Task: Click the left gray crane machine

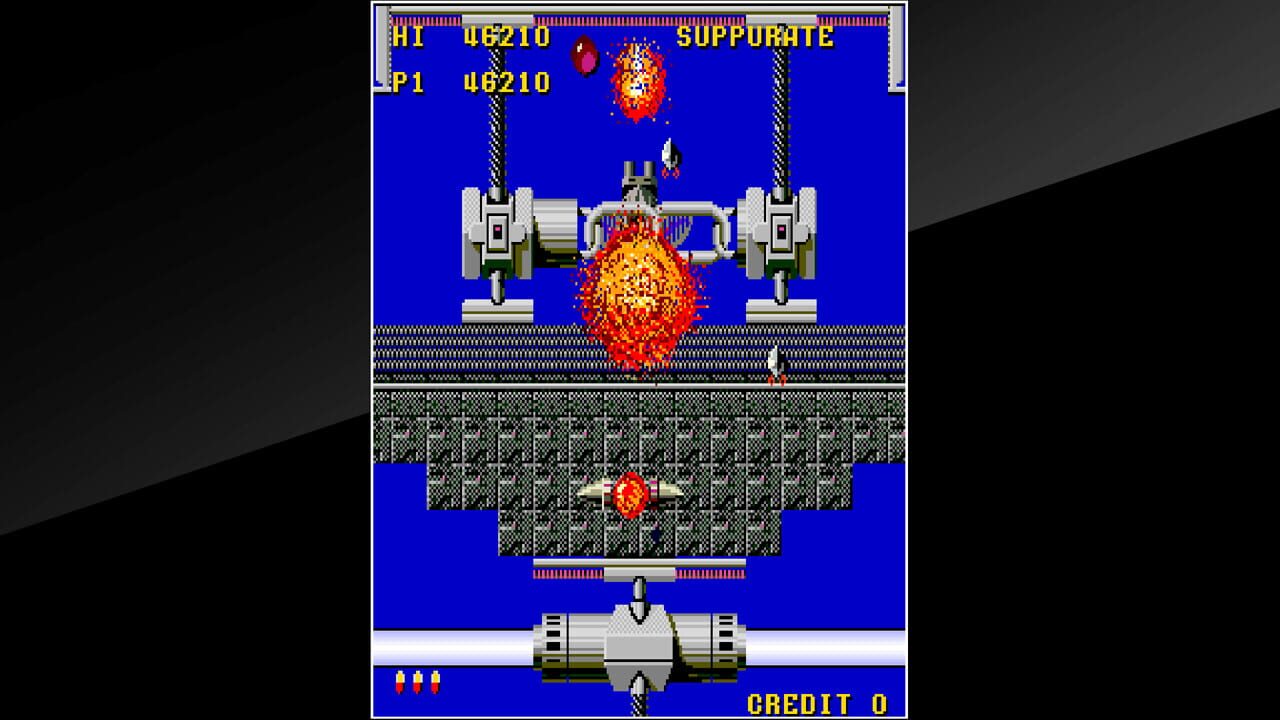Action: (x=495, y=230)
